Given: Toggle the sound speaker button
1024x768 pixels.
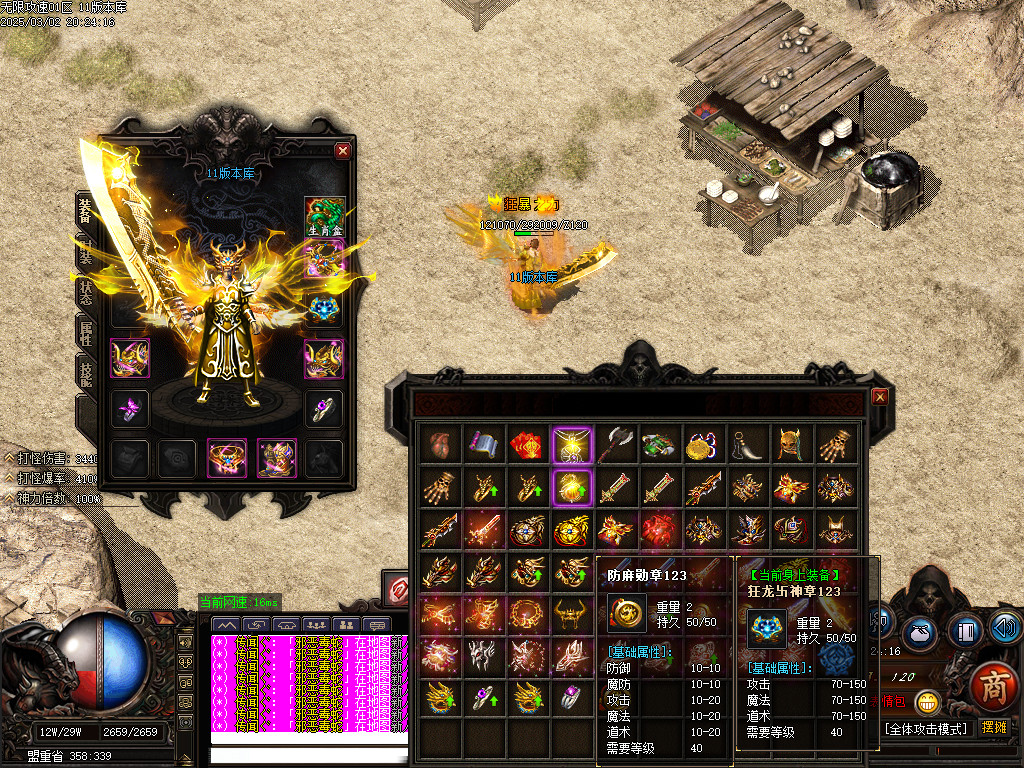Looking at the screenshot, I should coord(1006,627).
